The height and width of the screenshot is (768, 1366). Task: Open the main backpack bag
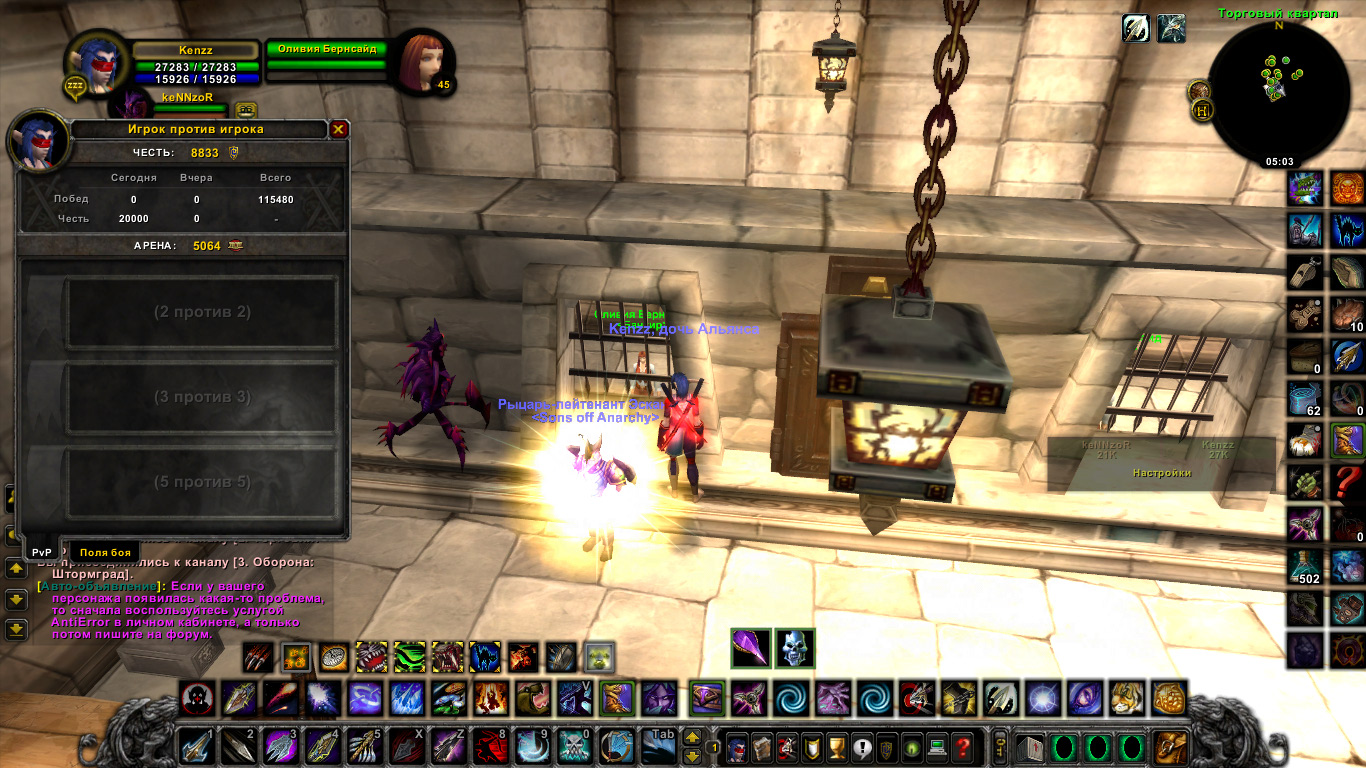click(1169, 747)
